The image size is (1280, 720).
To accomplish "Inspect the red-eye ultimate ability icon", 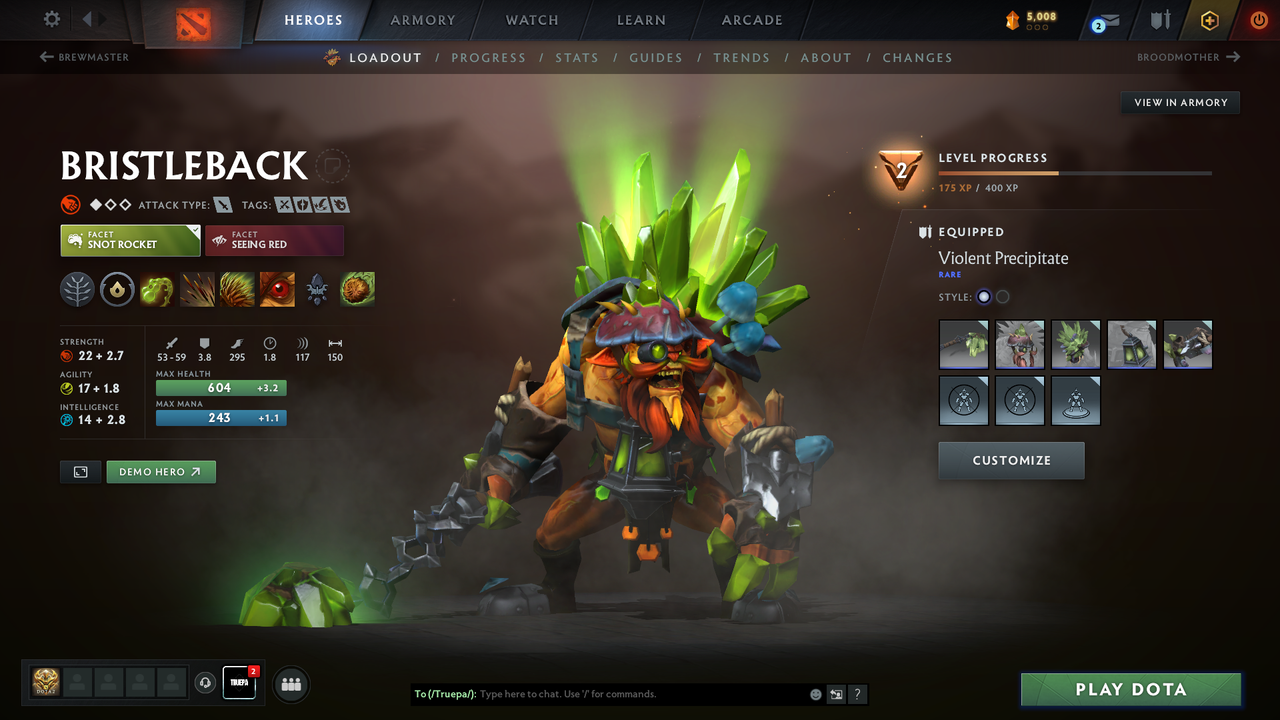I will [x=277, y=290].
